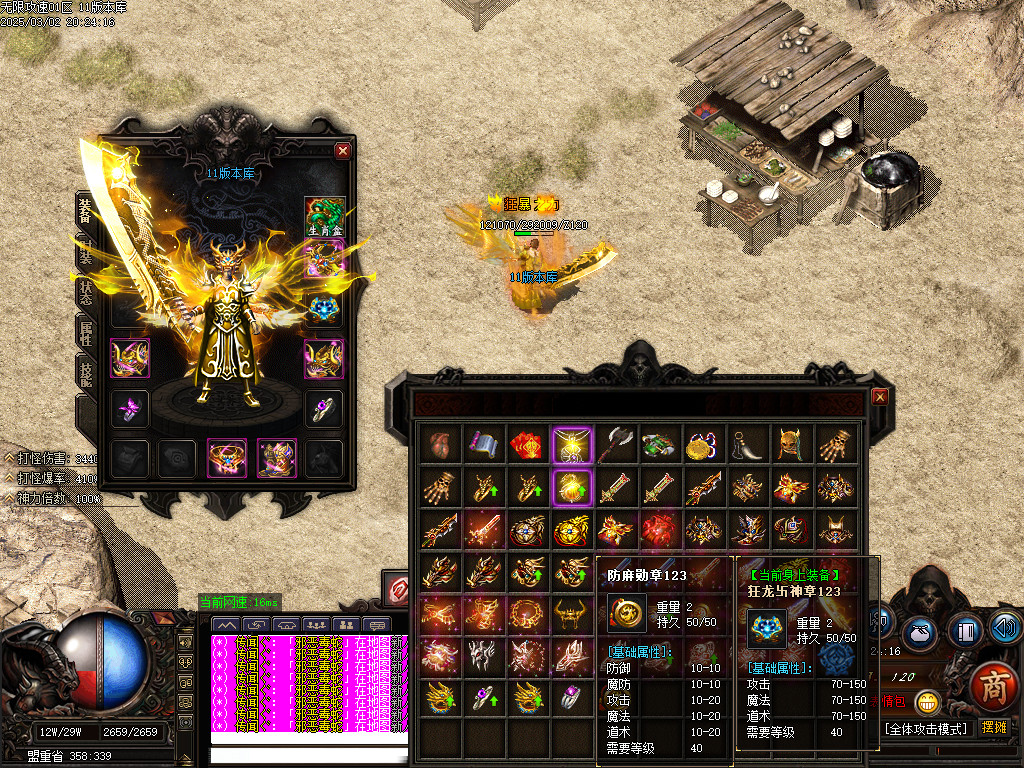This screenshot has height=768, width=1024.
Task: Select the glowing gold necklace in bag
Action: (570, 443)
